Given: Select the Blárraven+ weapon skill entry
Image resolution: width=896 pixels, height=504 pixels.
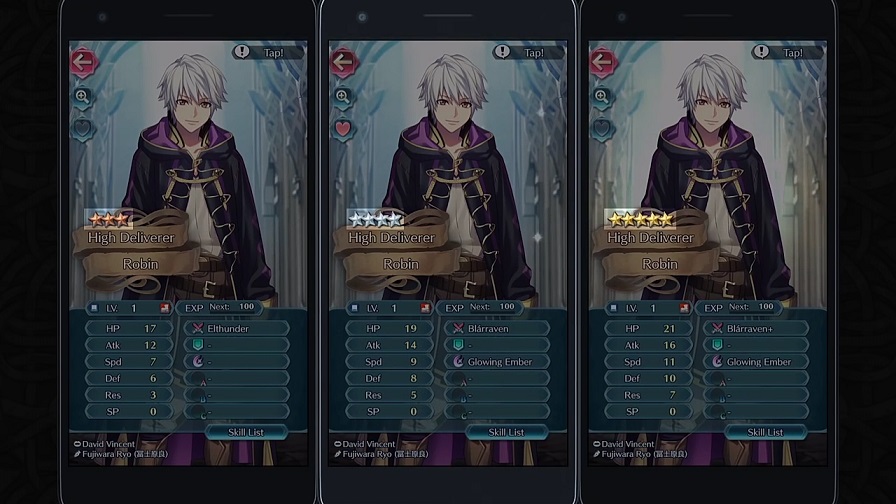Looking at the screenshot, I should point(753,327).
